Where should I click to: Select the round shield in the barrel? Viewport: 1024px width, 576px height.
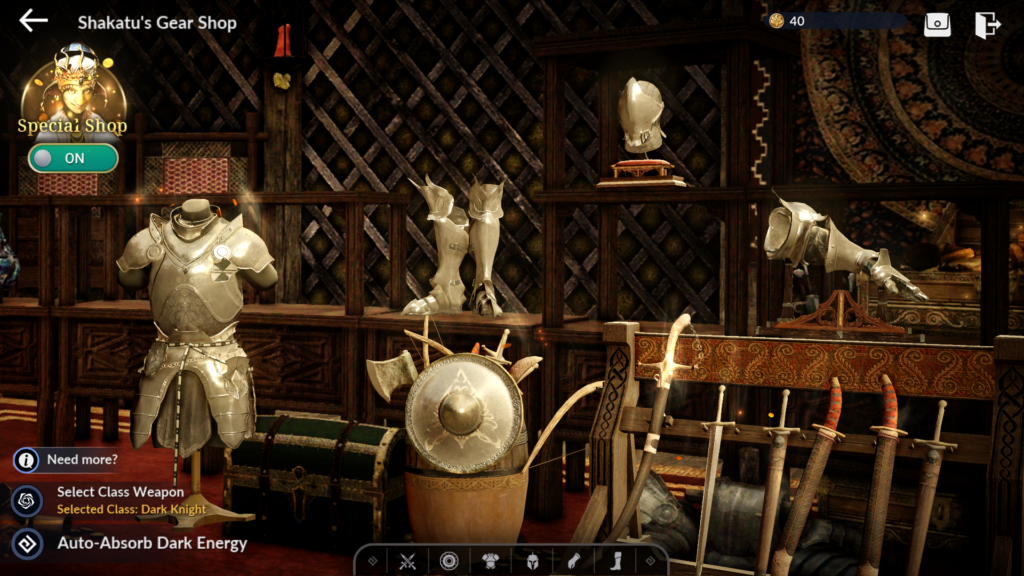[464, 413]
